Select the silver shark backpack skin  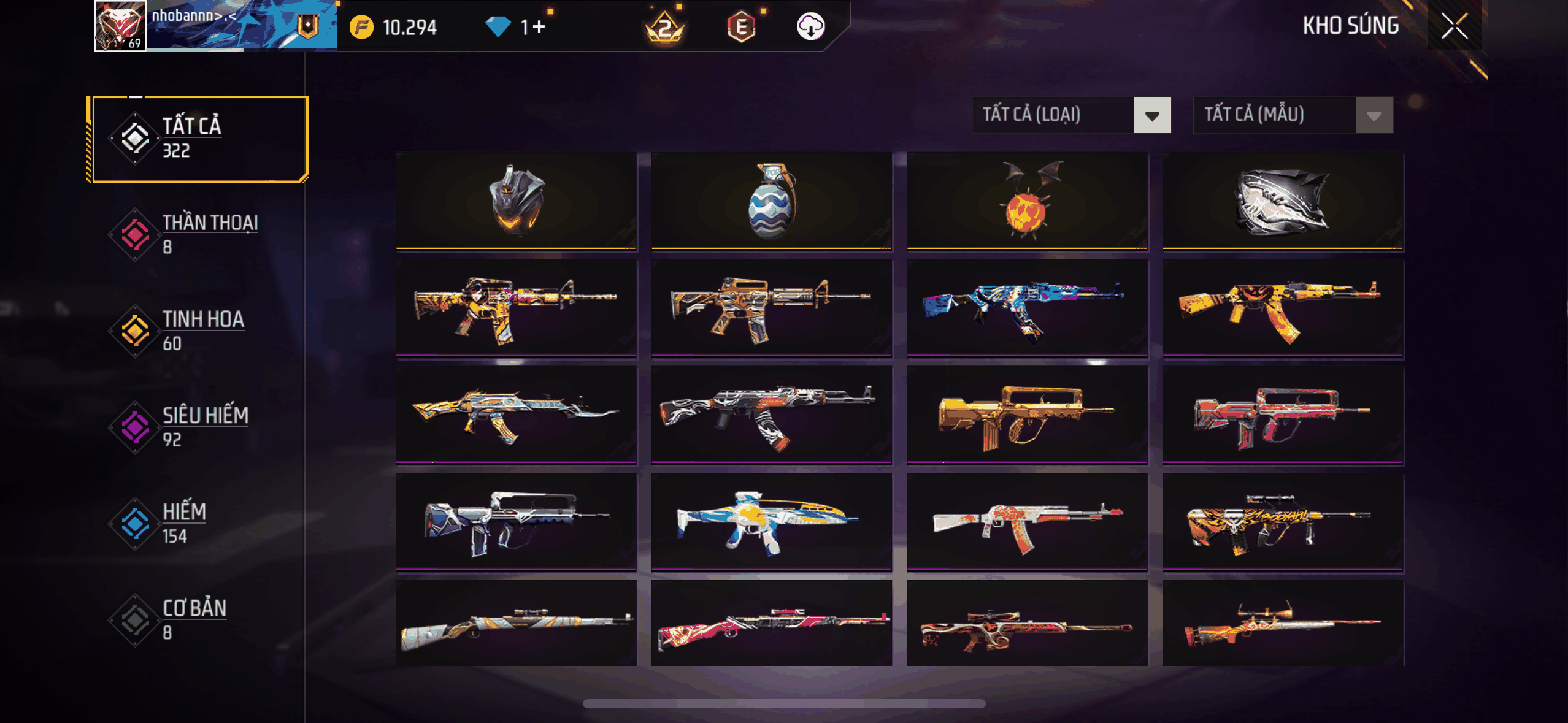(x=1283, y=201)
